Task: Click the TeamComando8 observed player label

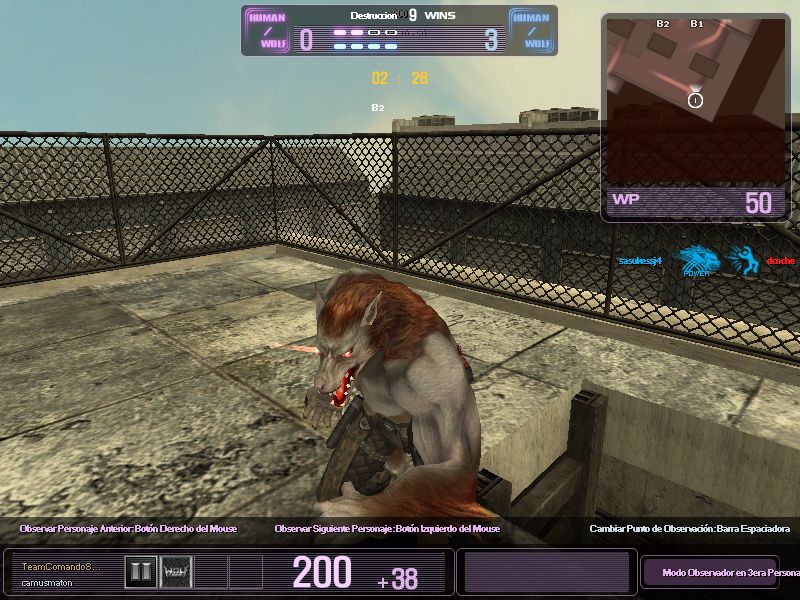Action: coord(62,567)
